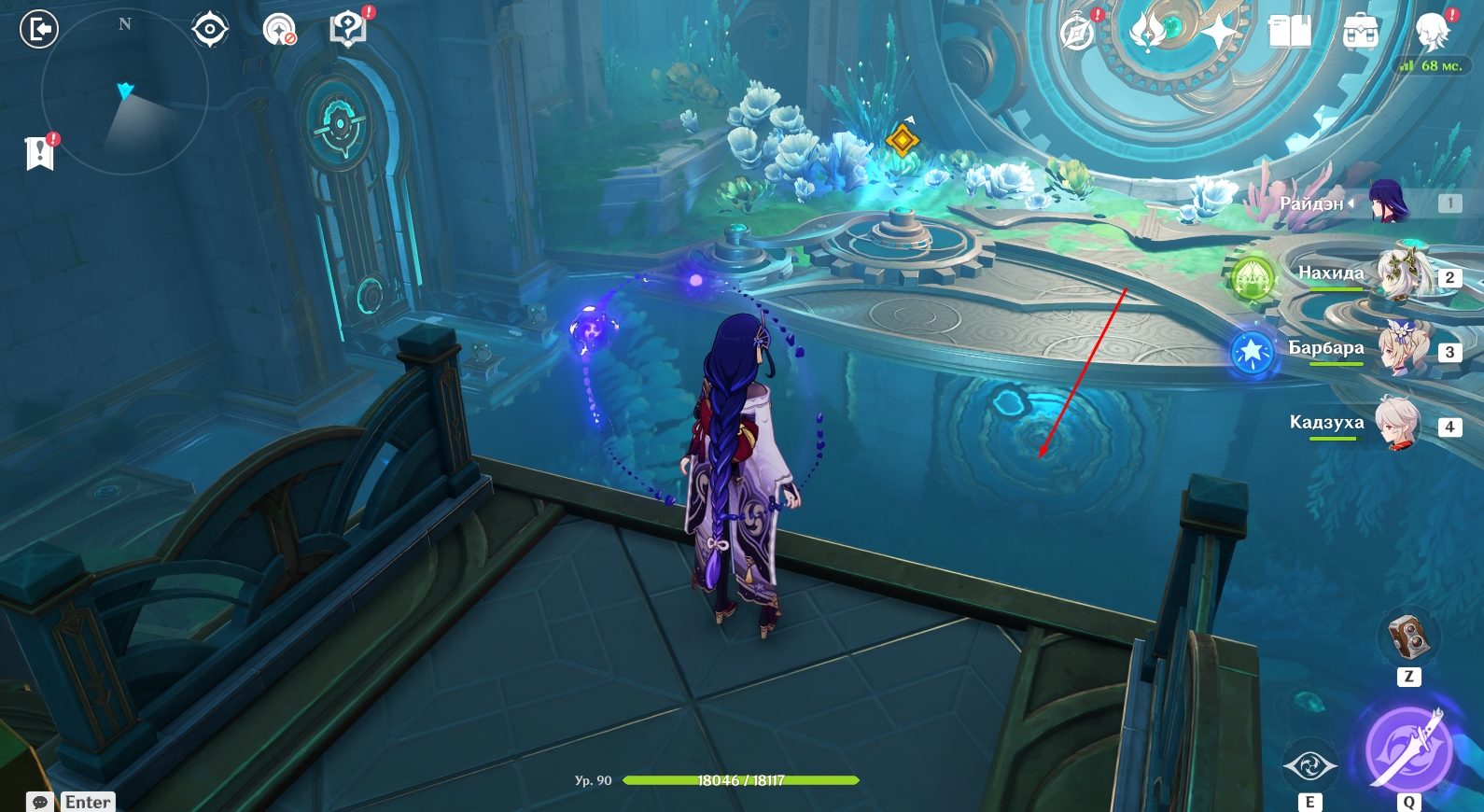This screenshot has width=1484, height=812.
Task: Open the Adventurer Handbook book icon
Action: [x=1290, y=33]
